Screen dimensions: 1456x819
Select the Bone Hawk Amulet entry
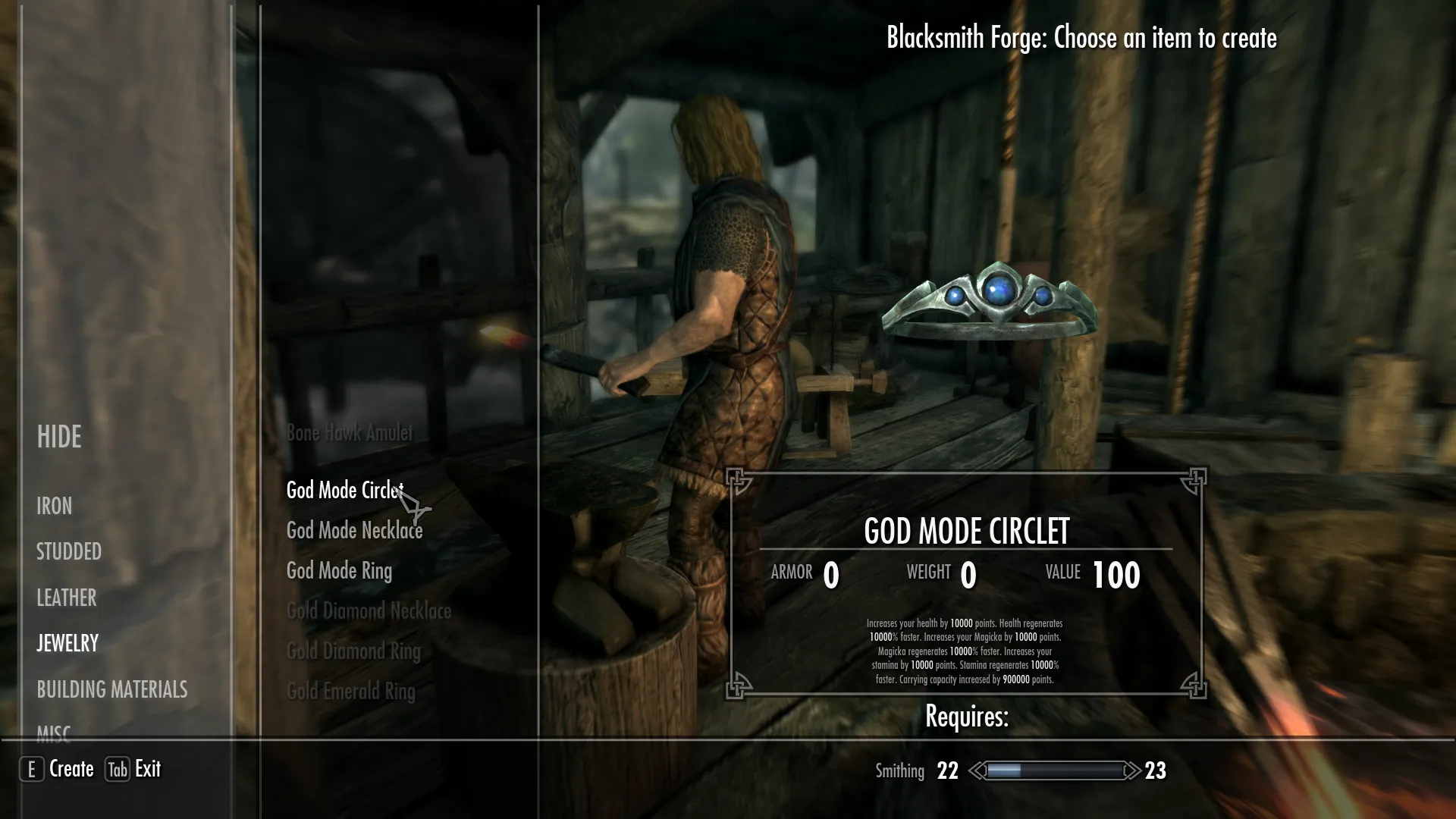(350, 433)
